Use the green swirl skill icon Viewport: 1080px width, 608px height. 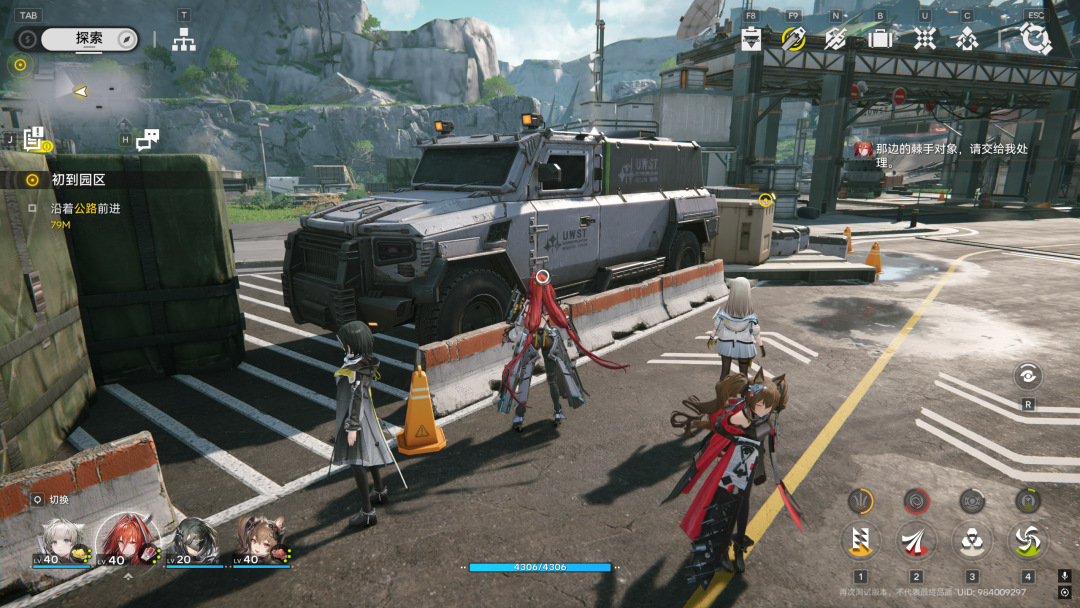pyautogui.click(x=1027, y=540)
